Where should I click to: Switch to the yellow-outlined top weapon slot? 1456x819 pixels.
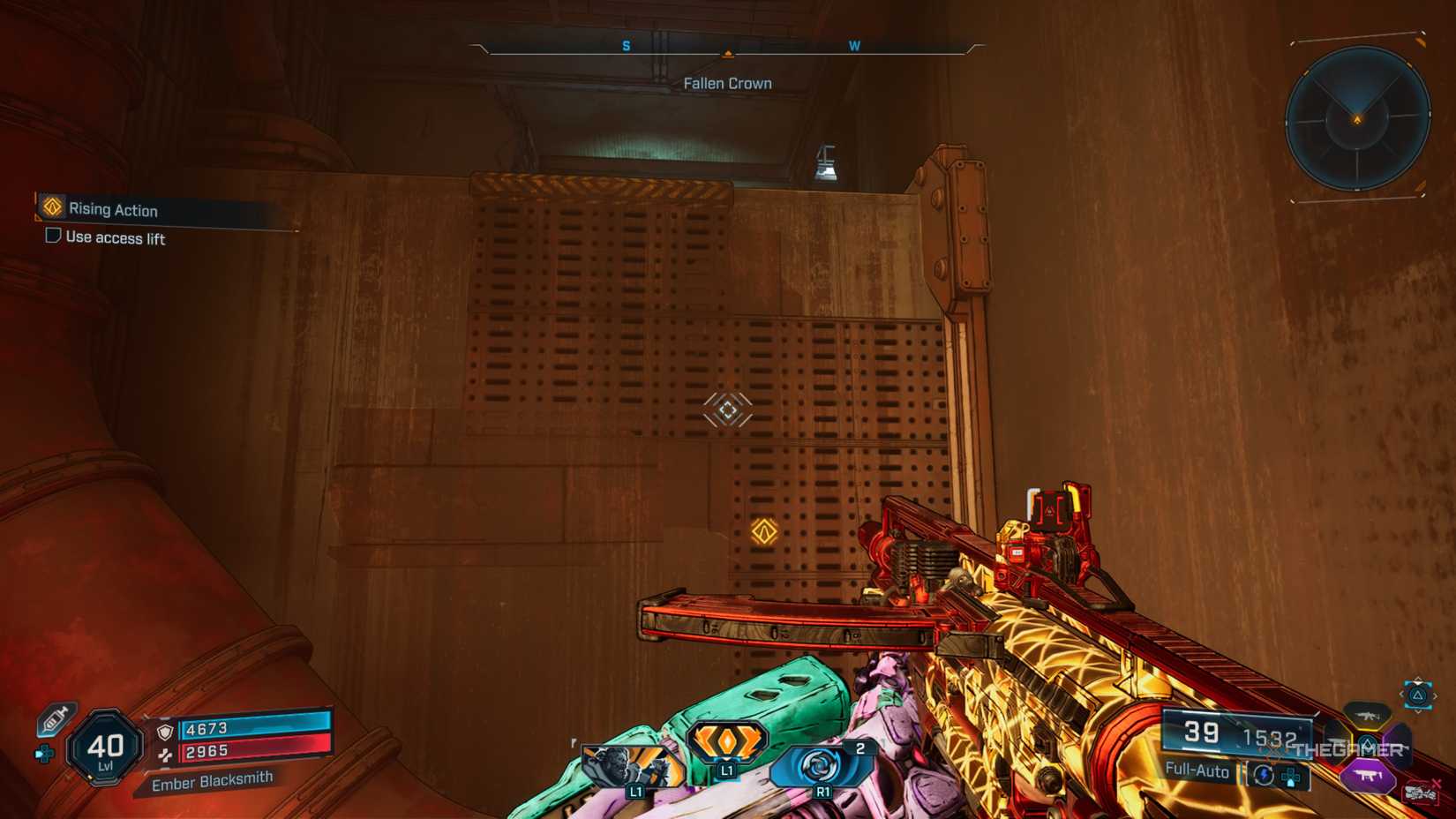pyautogui.click(x=1367, y=714)
